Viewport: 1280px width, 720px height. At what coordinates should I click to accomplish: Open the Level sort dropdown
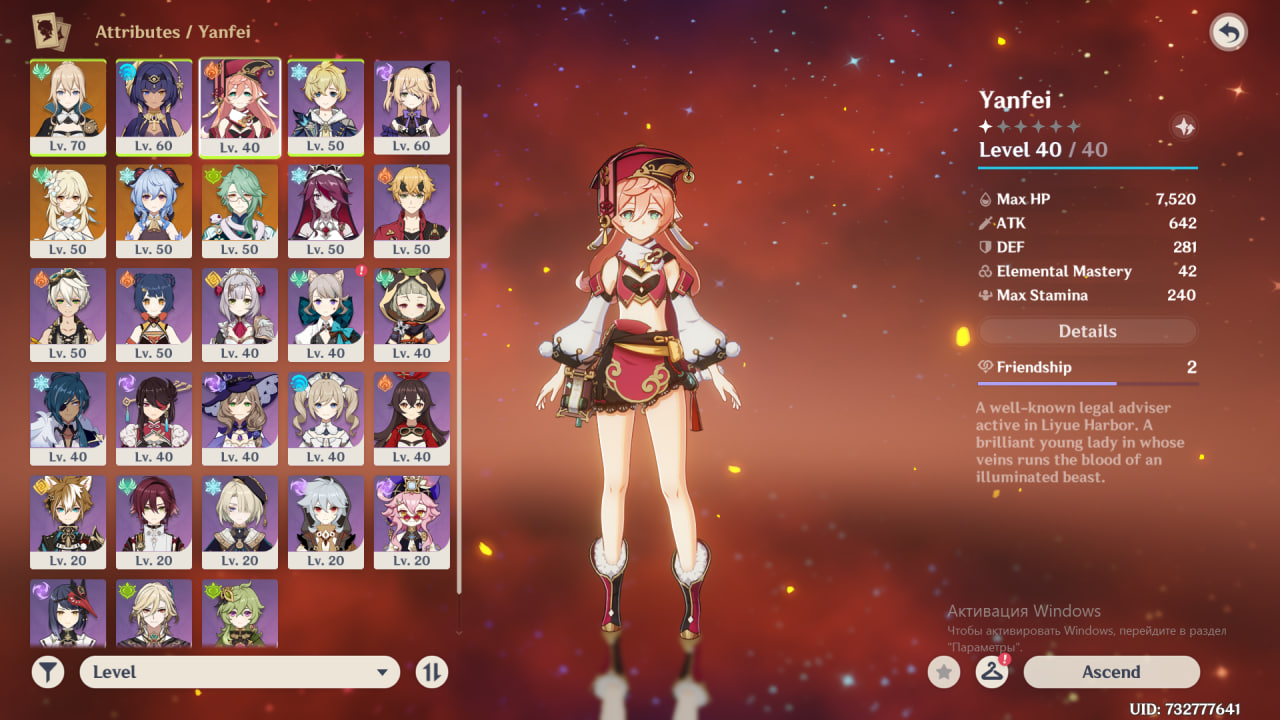(240, 672)
